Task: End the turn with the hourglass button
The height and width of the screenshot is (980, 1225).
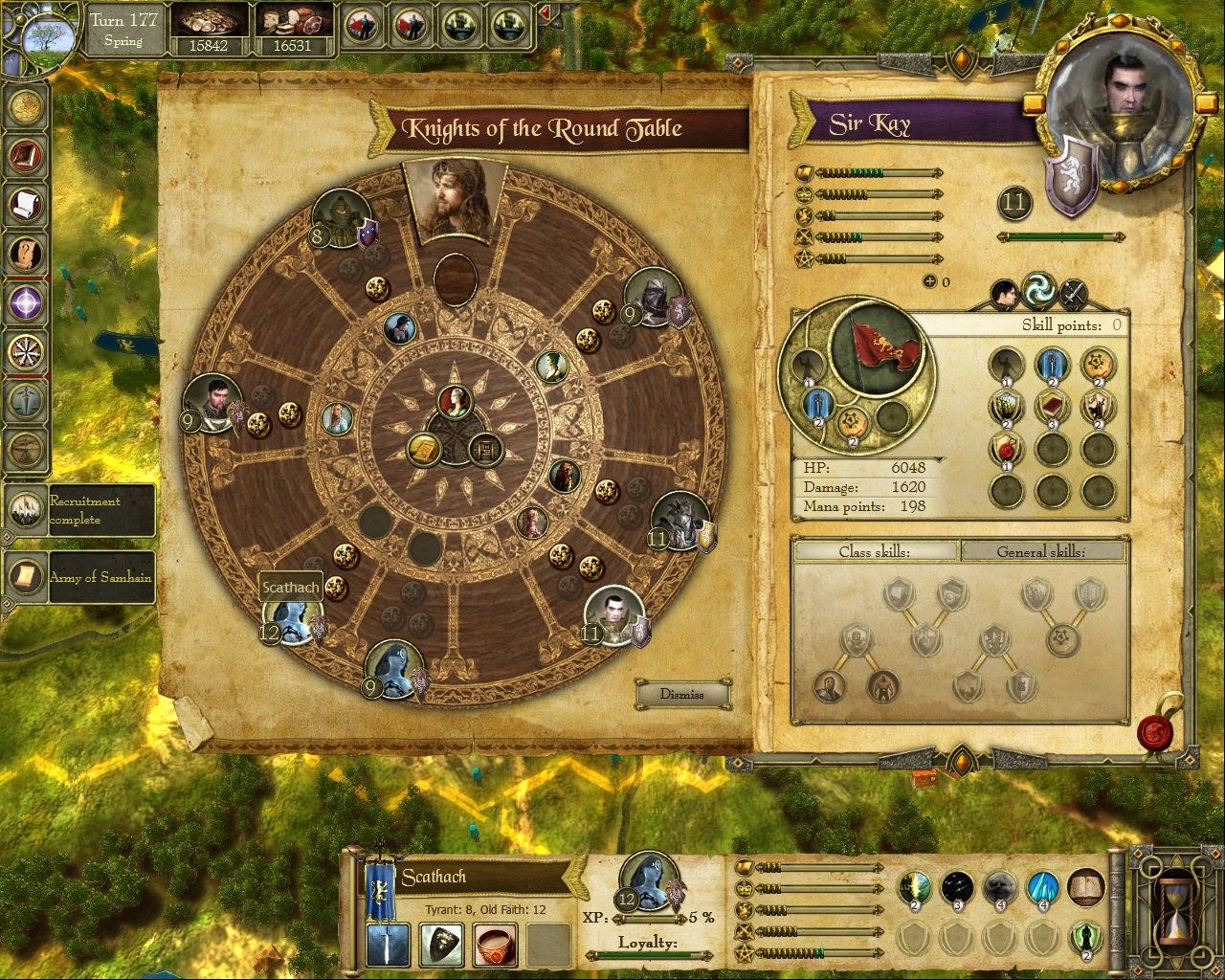Action: (1176, 905)
